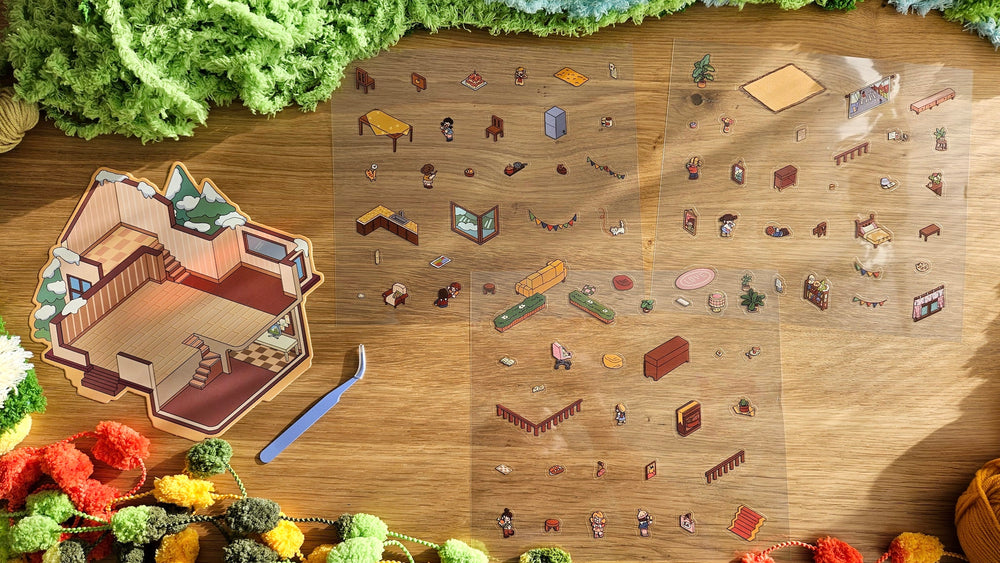This screenshot has height=563, width=1000.
Task: Pick the pink baby stroller sticker
Action: pos(561,355)
